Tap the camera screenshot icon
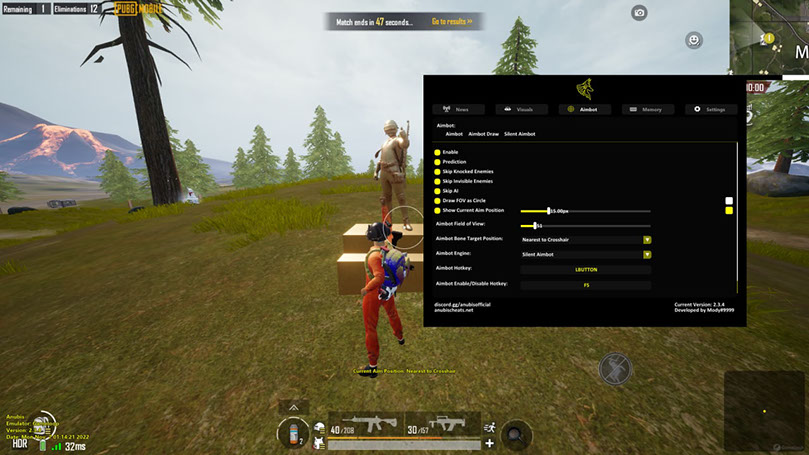 click(x=639, y=13)
